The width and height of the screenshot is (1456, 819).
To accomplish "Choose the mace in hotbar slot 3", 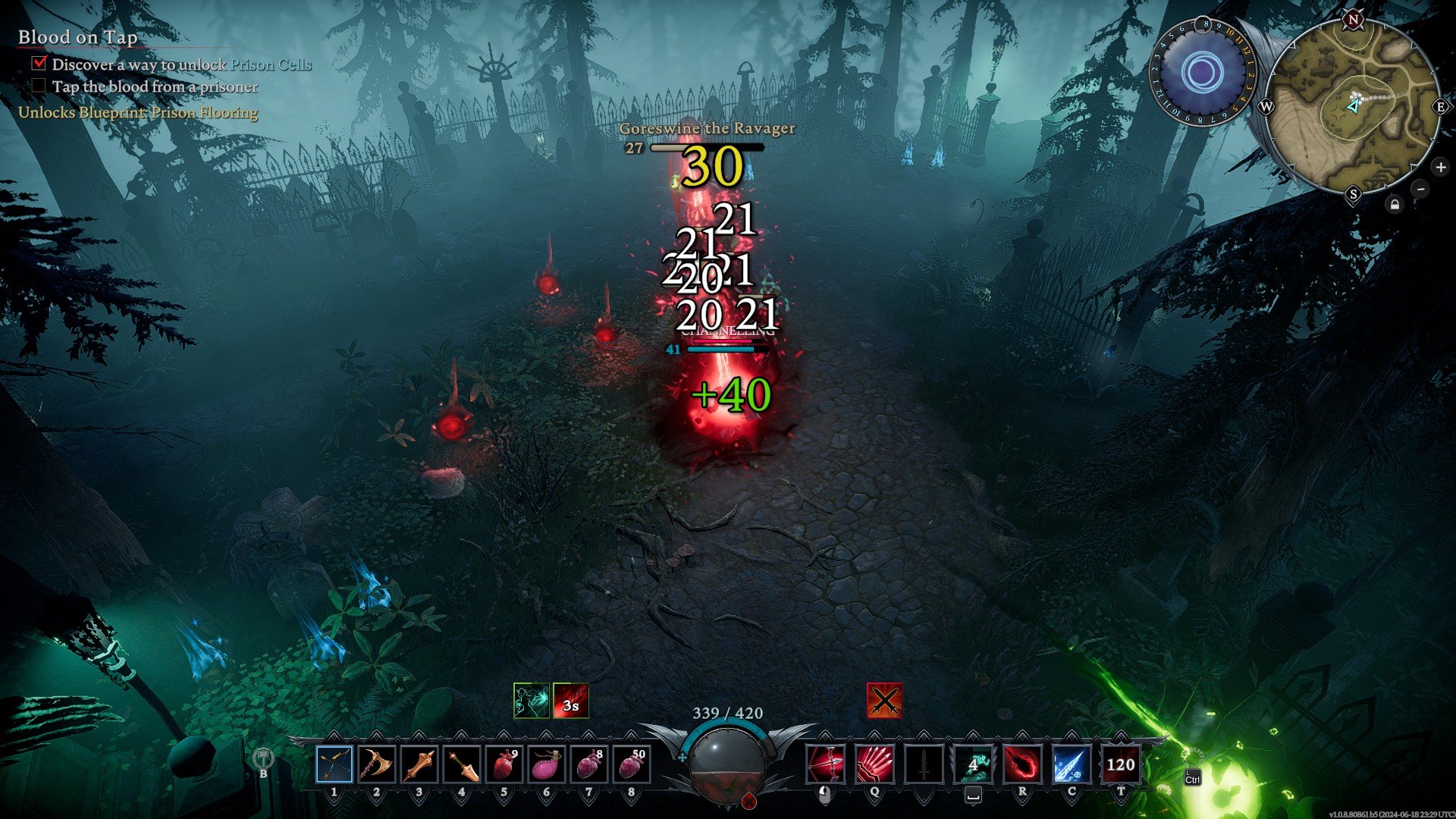I will click(x=419, y=764).
